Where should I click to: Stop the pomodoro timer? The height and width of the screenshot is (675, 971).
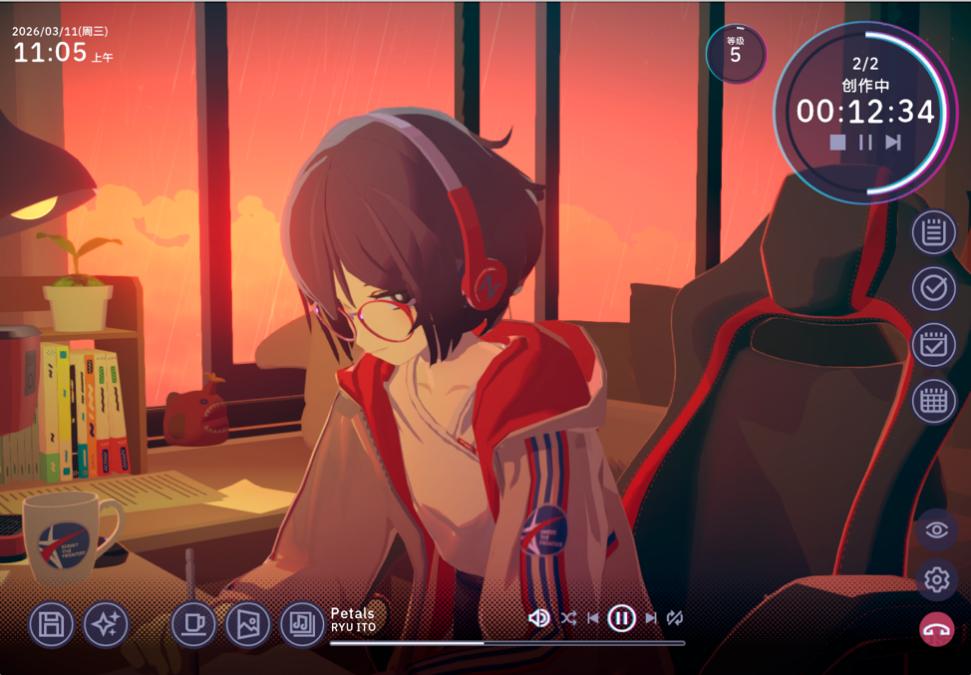[x=838, y=142]
